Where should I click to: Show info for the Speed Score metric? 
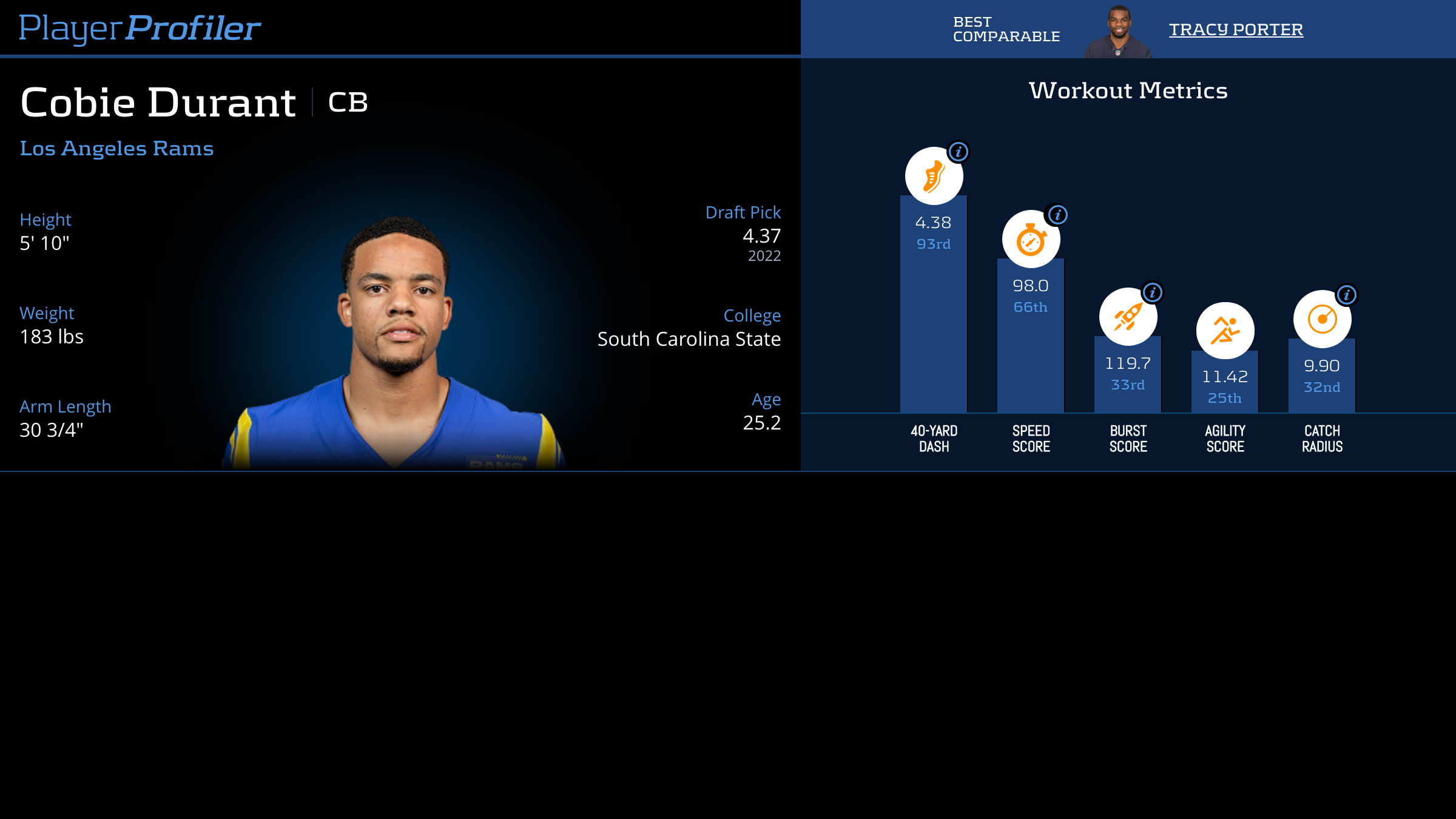(1058, 215)
